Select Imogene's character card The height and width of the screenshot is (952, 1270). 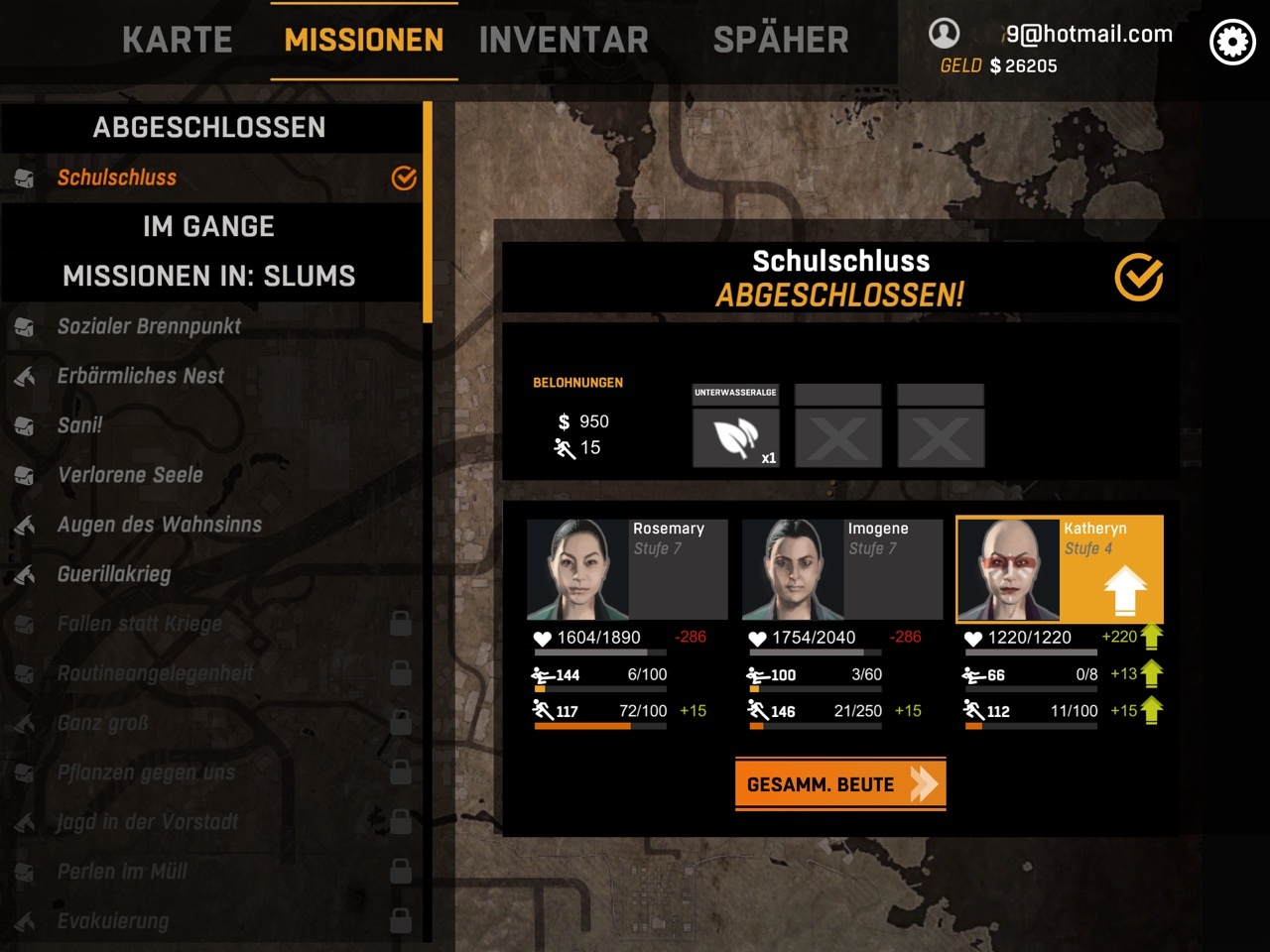[x=841, y=569]
